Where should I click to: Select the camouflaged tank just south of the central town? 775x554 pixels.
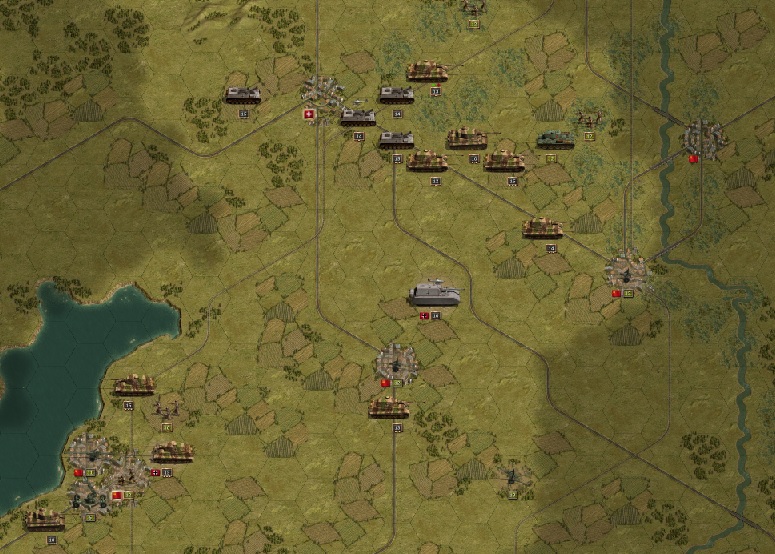coord(388,408)
